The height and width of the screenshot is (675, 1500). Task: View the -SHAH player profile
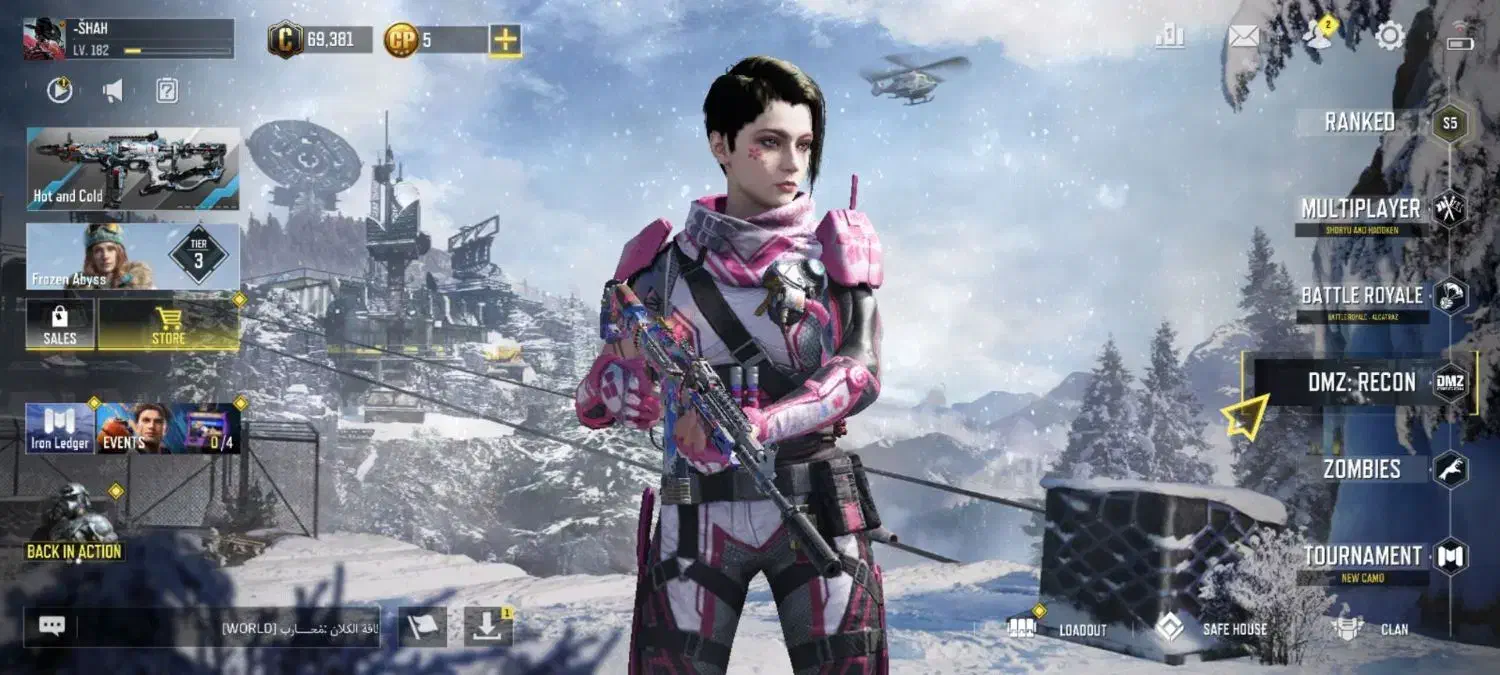coord(128,38)
